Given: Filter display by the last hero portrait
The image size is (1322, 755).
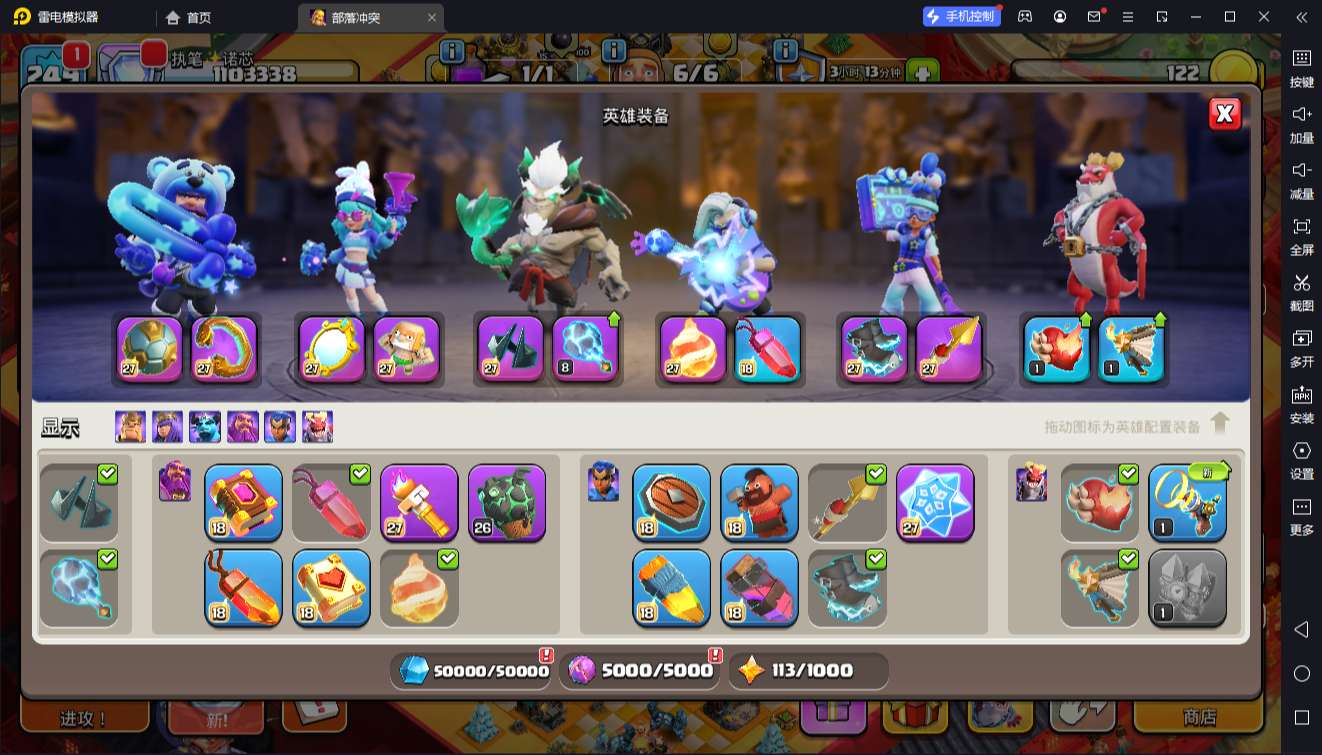Looking at the screenshot, I should tap(318, 427).
